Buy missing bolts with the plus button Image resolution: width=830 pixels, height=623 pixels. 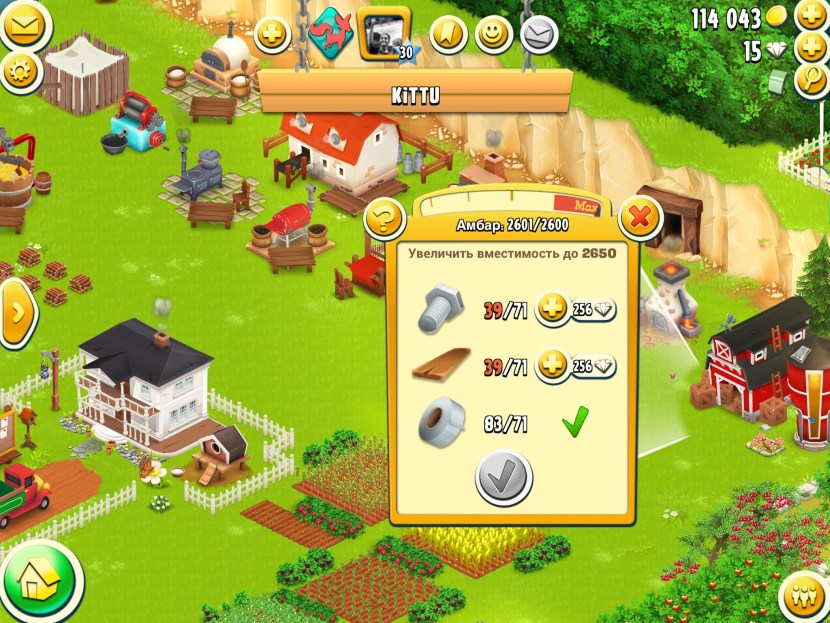click(x=552, y=310)
